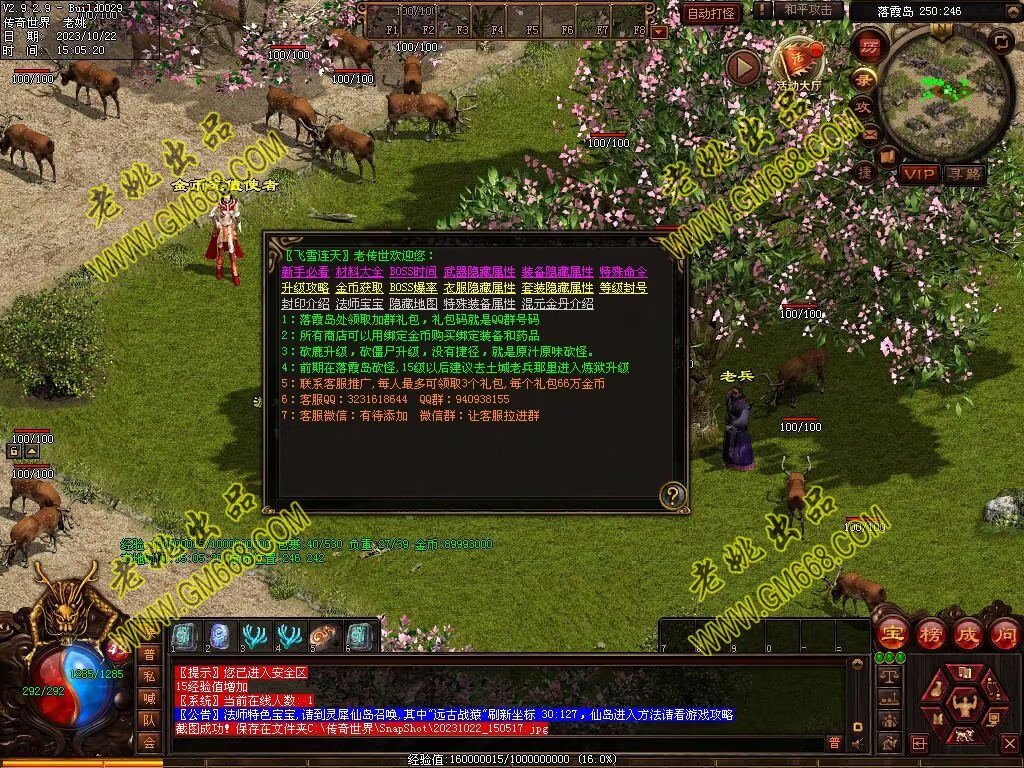
Task: View the 法师宝宝 info link
Action: (x=359, y=304)
